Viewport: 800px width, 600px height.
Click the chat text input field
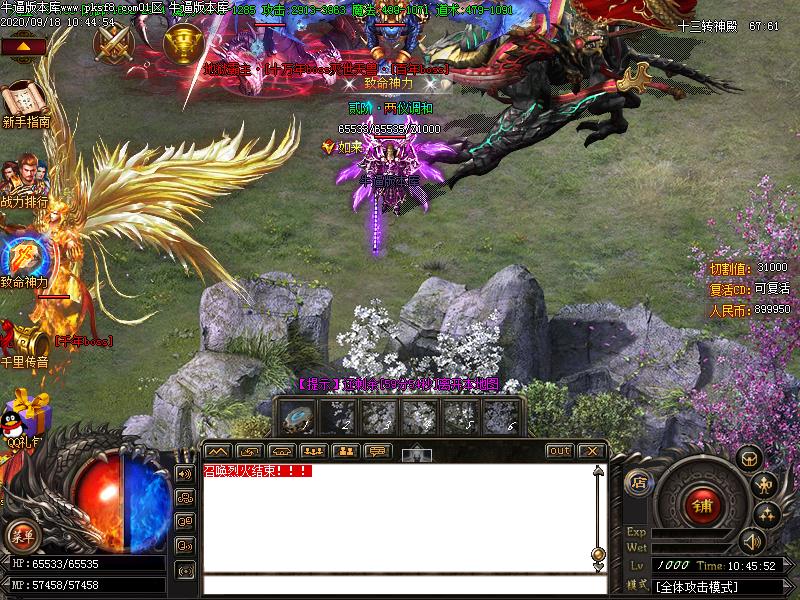400,585
